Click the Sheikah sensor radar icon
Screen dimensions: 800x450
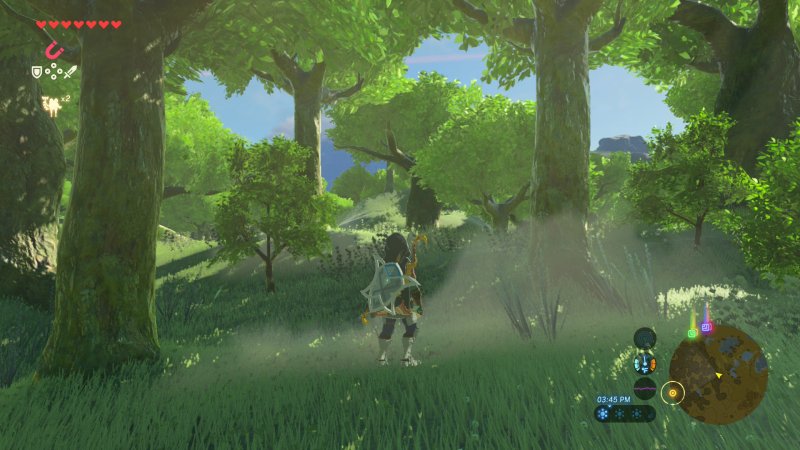(x=645, y=338)
